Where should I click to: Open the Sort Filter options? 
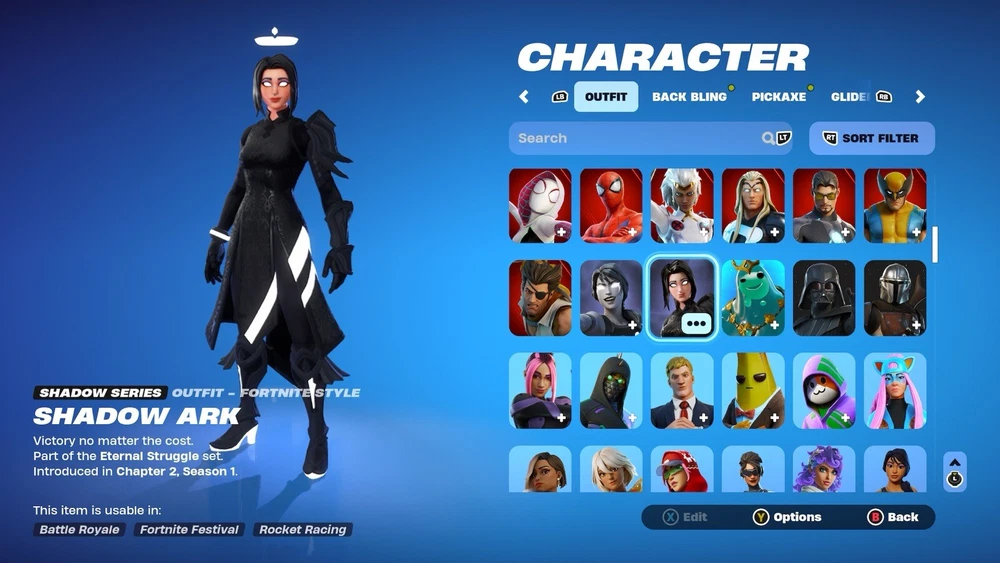[x=871, y=138]
